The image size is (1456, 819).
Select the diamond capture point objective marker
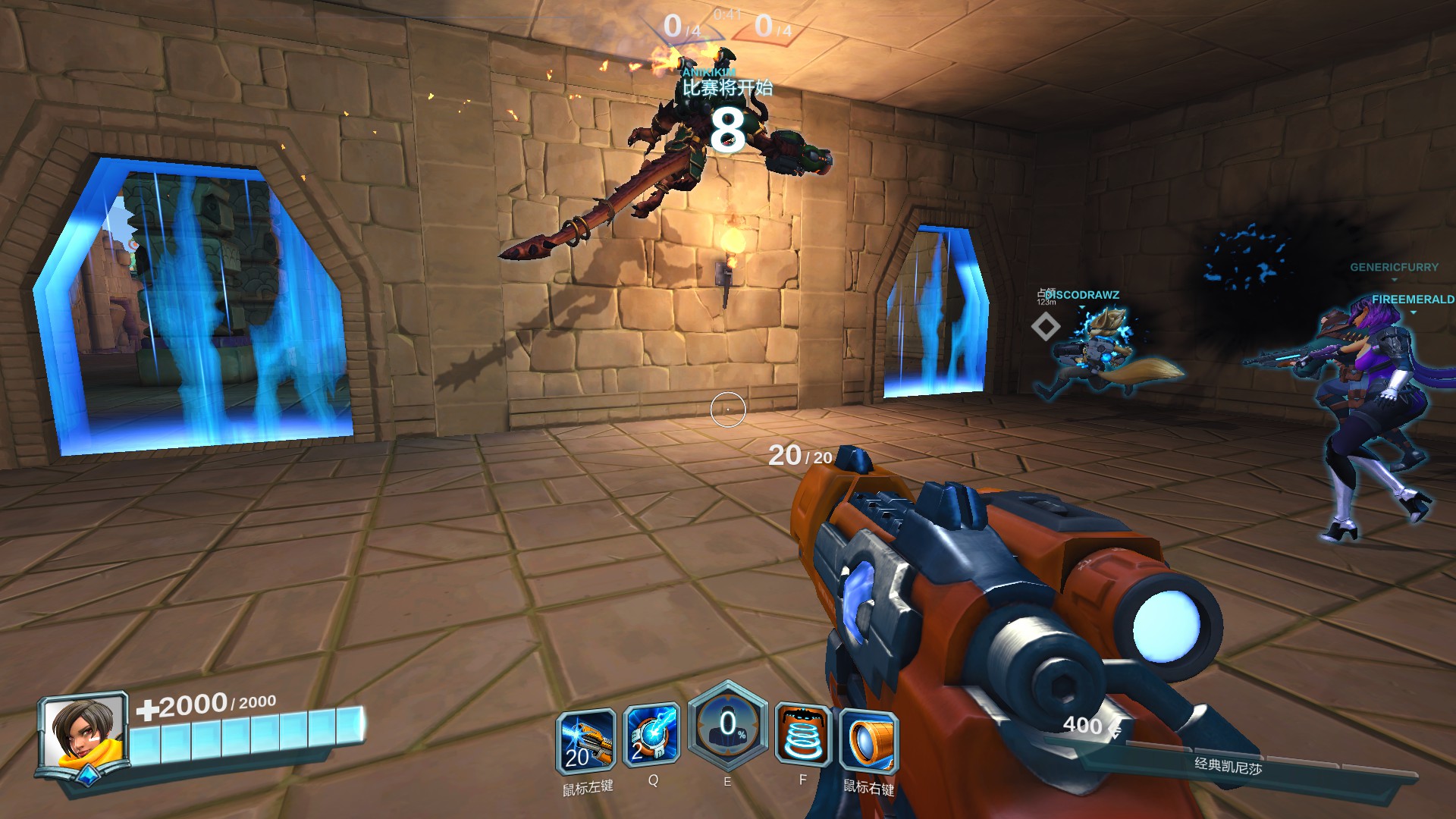(x=1046, y=327)
